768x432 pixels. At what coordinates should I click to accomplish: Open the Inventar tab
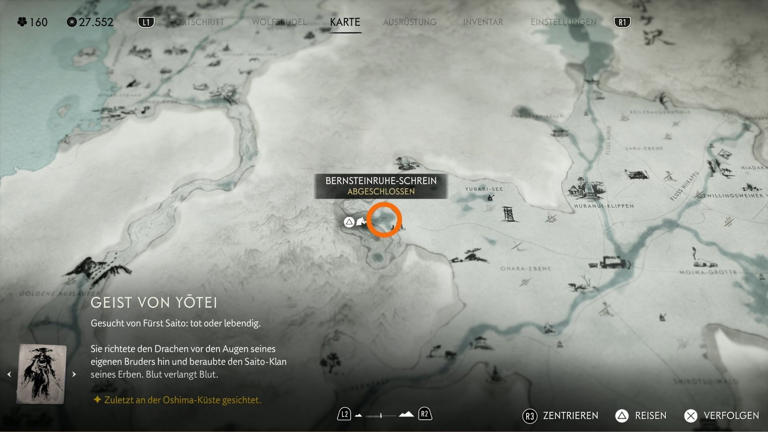pyautogui.click(x=483, y=22)
